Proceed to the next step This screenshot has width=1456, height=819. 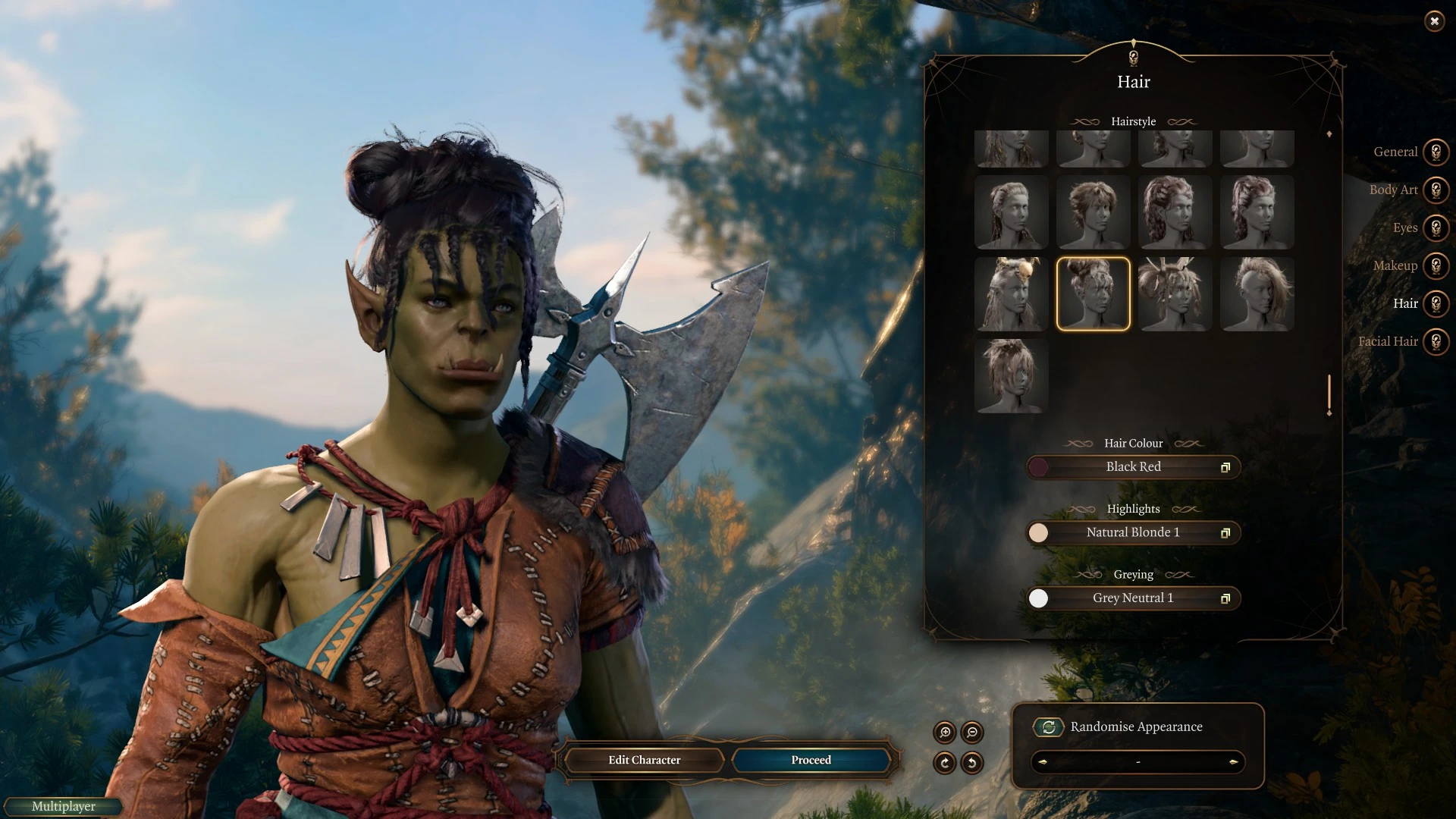pyautogui.click(x=811, y=760)
